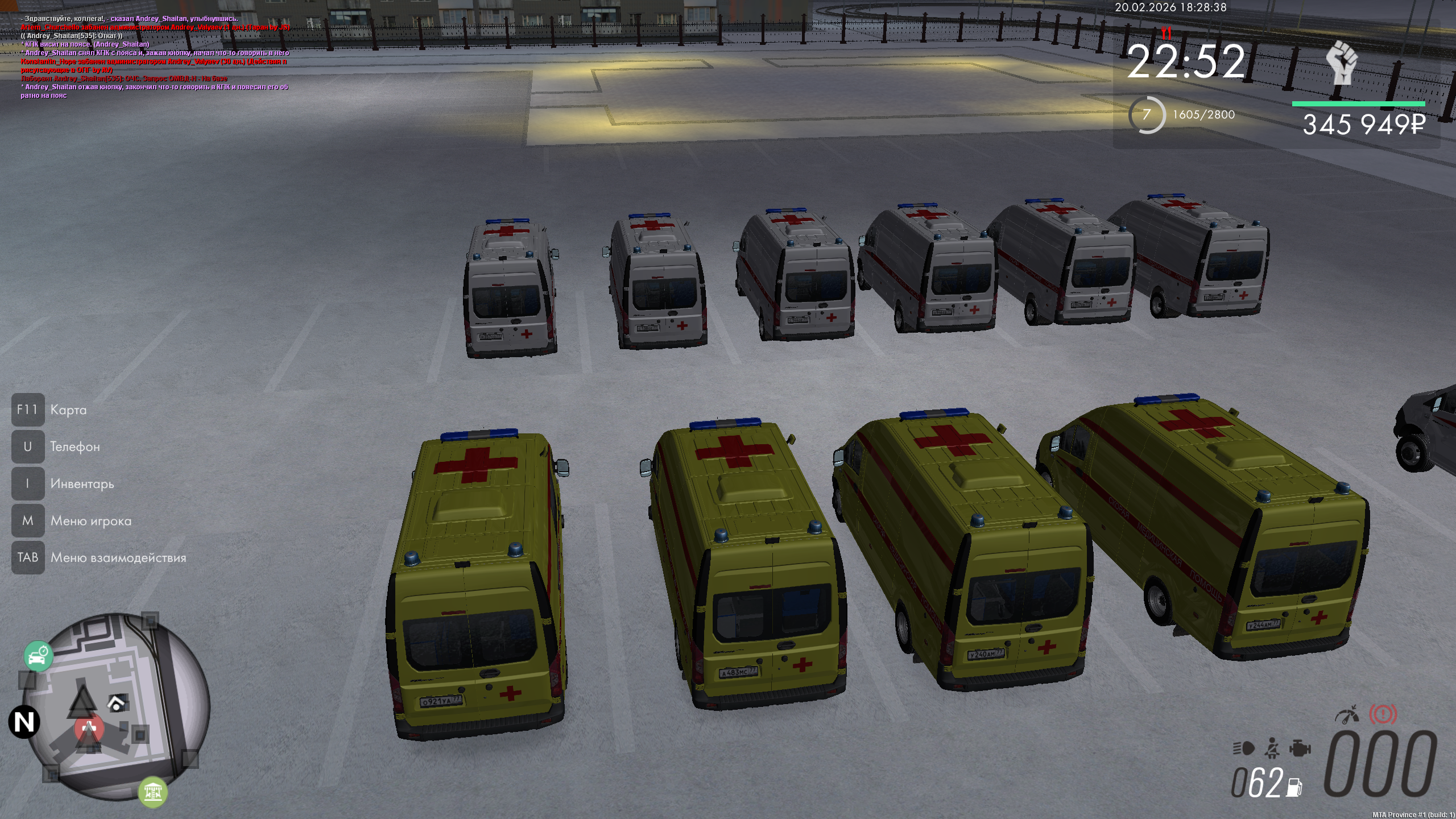Click the chat log messages area
The width and height of the screenshot is (1456, 819).
[155, 57]
